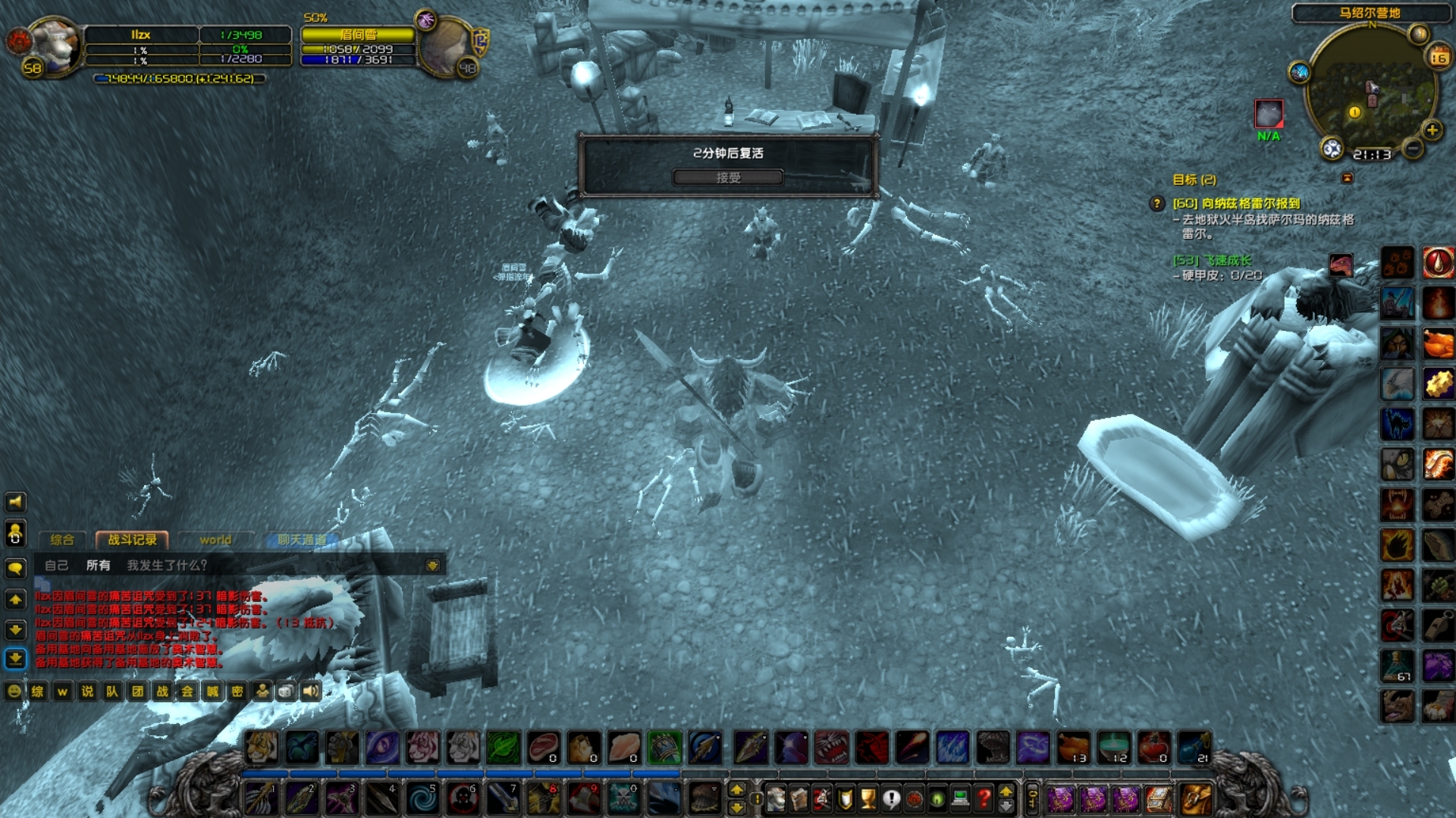Zoom out the minimap with minus button
Screen dimensions: 1456x818
pos(1412,149)
